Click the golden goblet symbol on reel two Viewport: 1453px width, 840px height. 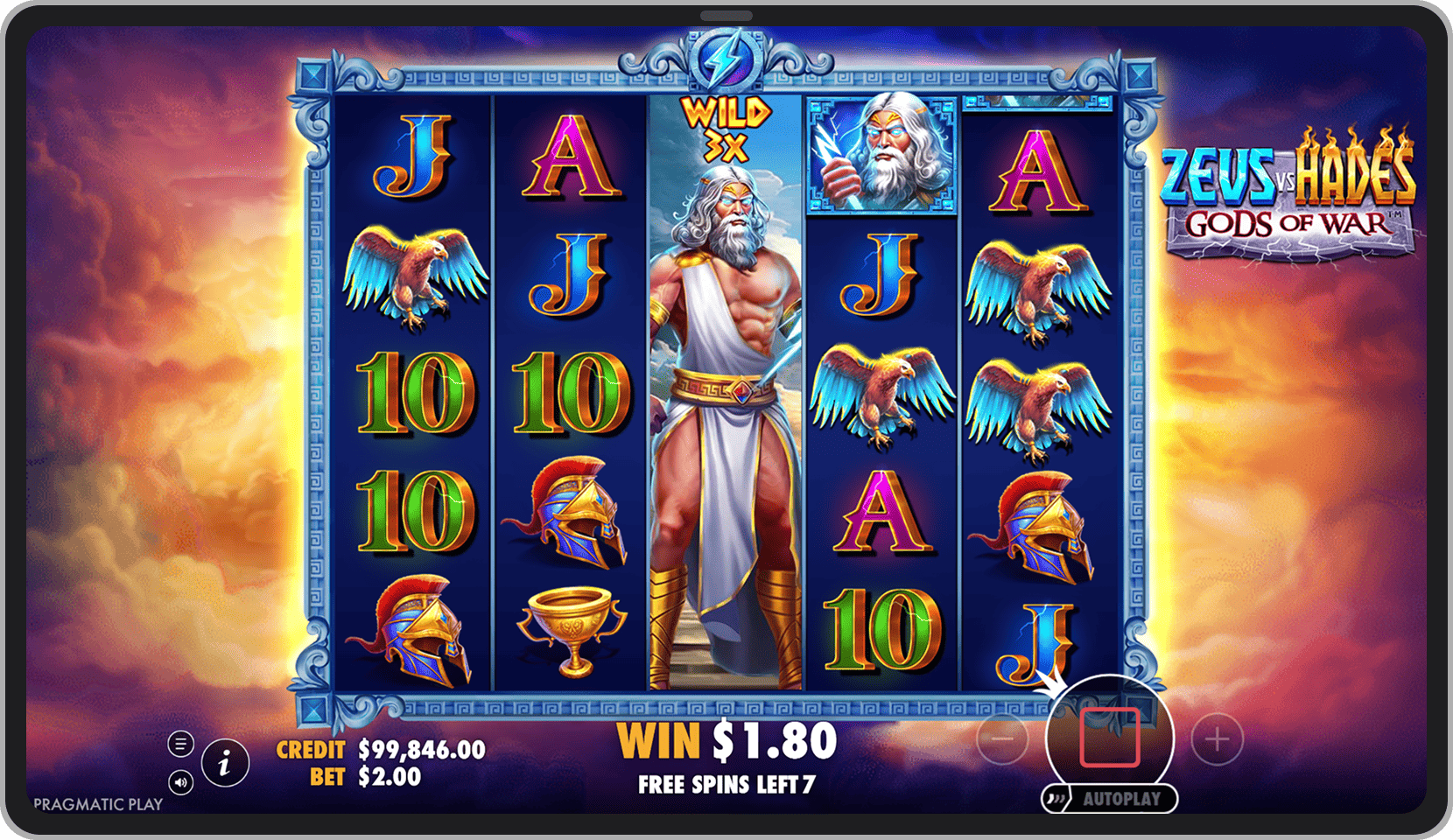coord(573,626)
